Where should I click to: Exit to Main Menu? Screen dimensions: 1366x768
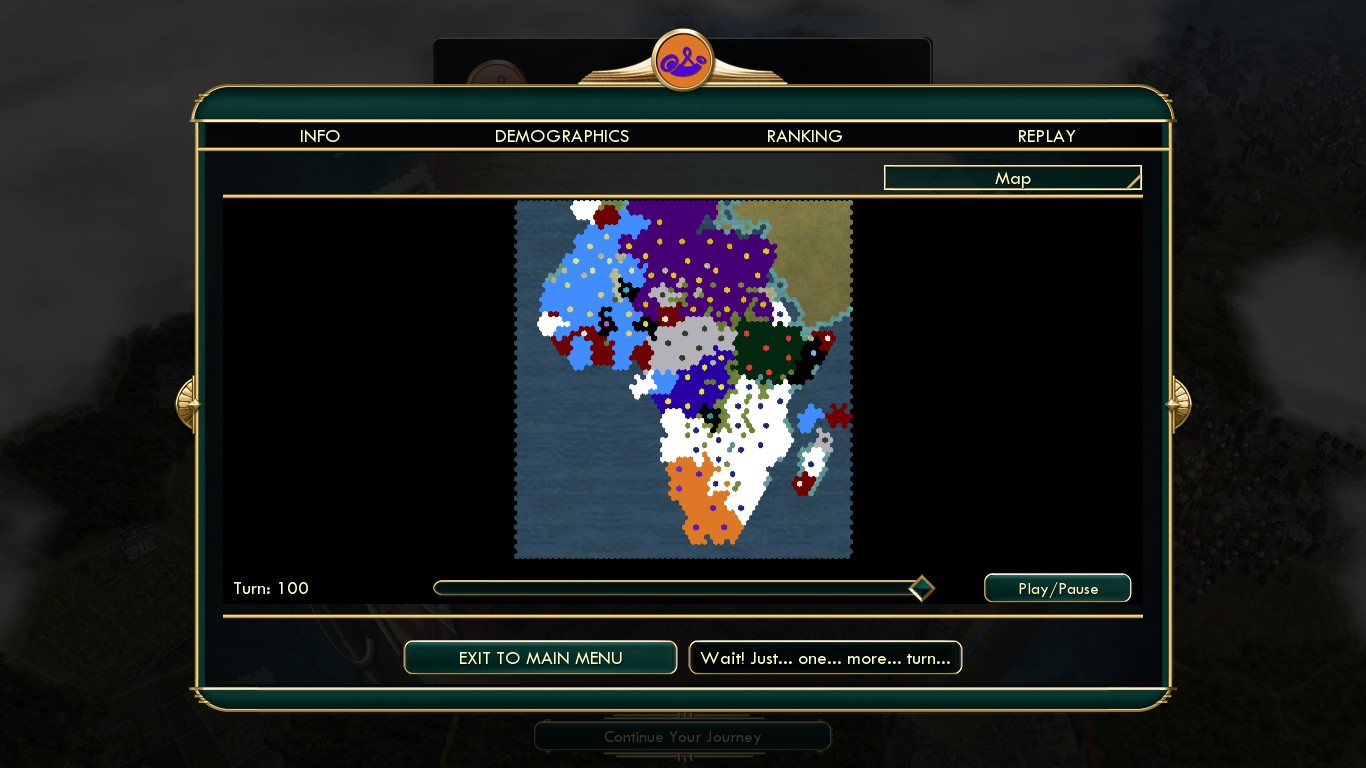[540, 657]
